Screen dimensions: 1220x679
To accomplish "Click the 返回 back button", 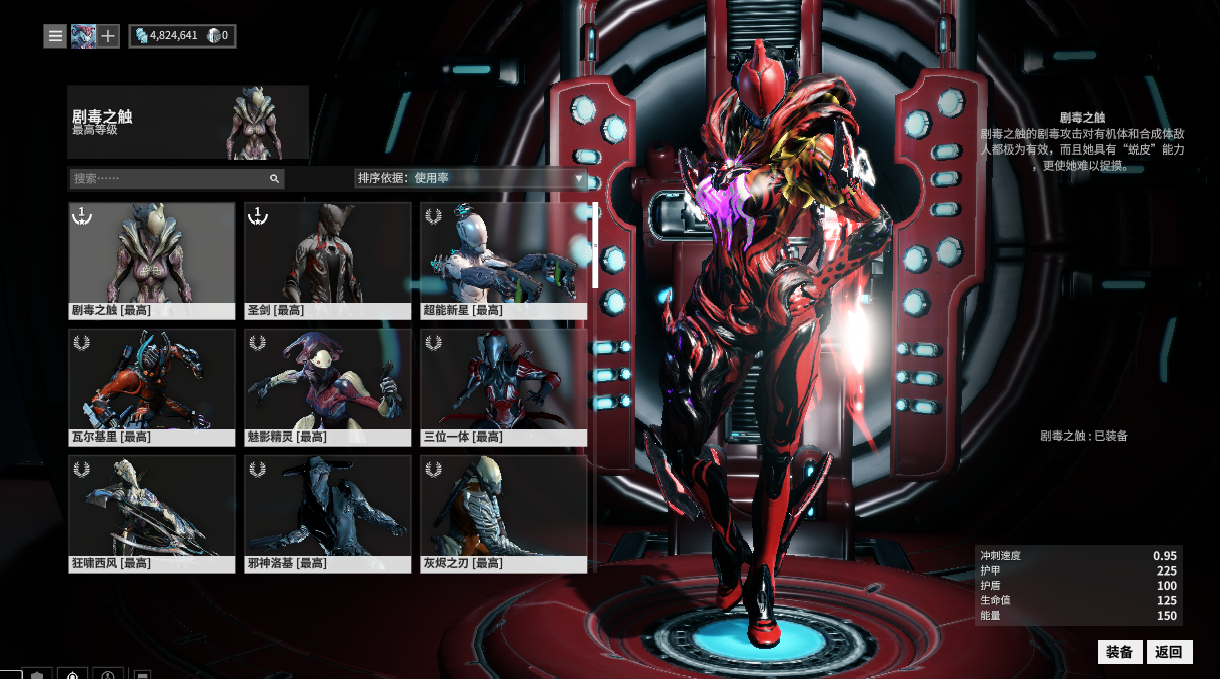I will [x=1169, y=652].
